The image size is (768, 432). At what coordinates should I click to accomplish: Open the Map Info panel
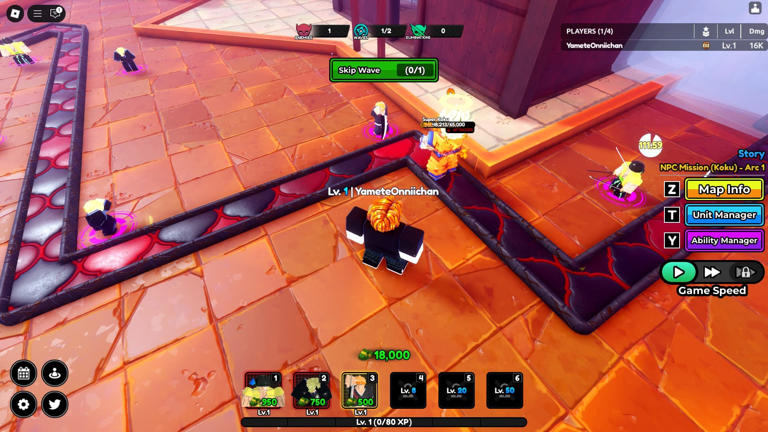click(724, 189)
